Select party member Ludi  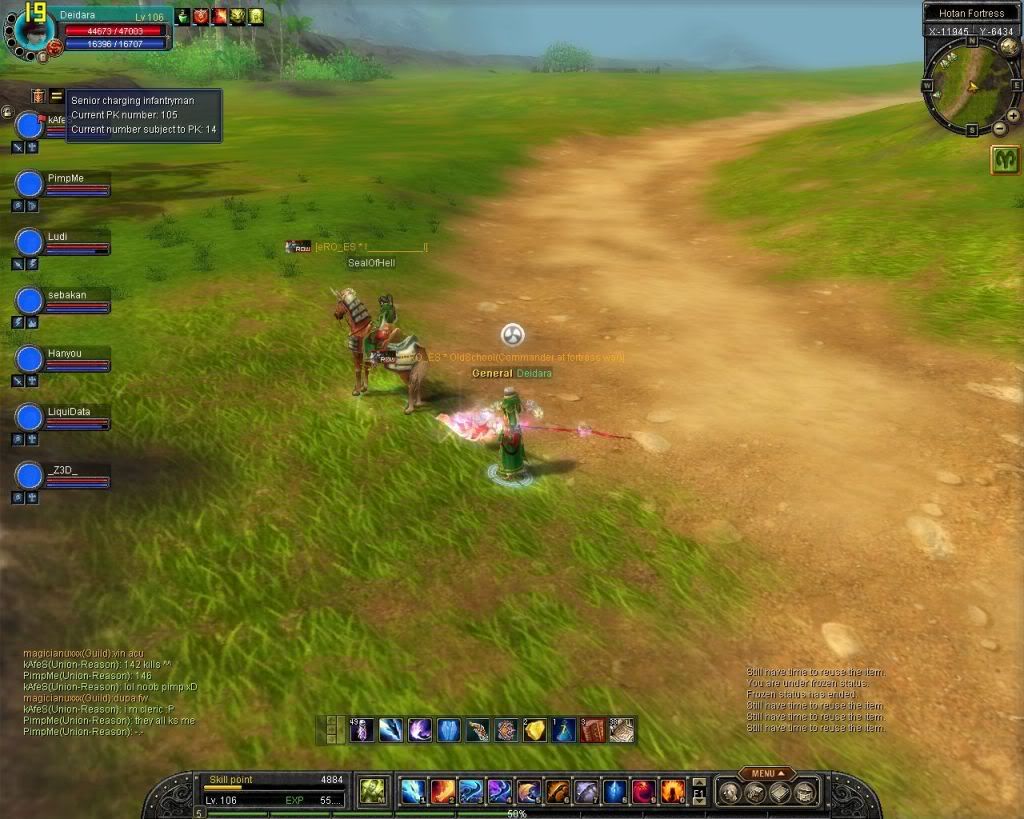pos(30,242)
